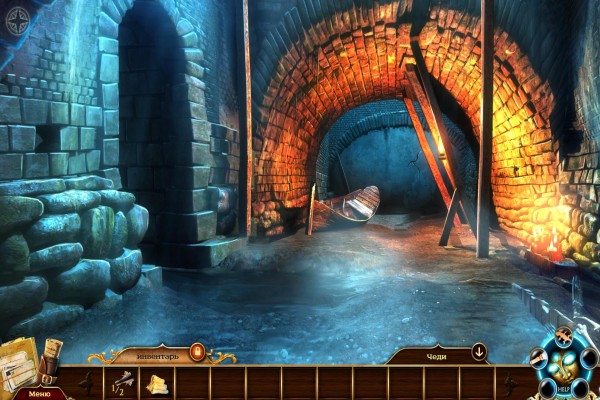Click the HELP hint skull
The width and height of the screenshot is (600, 400).
click(564, 368)
